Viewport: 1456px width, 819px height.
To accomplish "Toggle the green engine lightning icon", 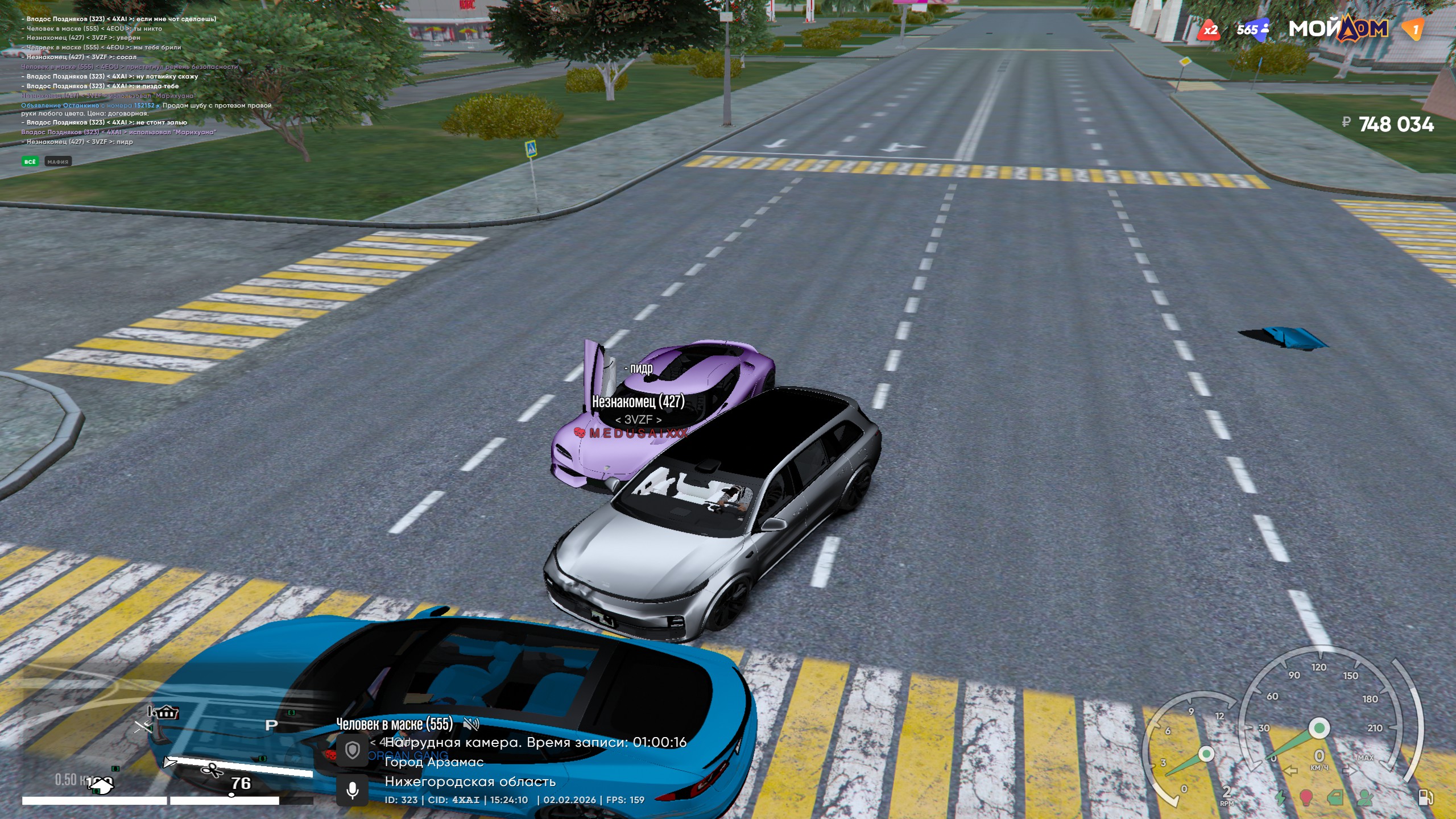I will (1280, 797).
